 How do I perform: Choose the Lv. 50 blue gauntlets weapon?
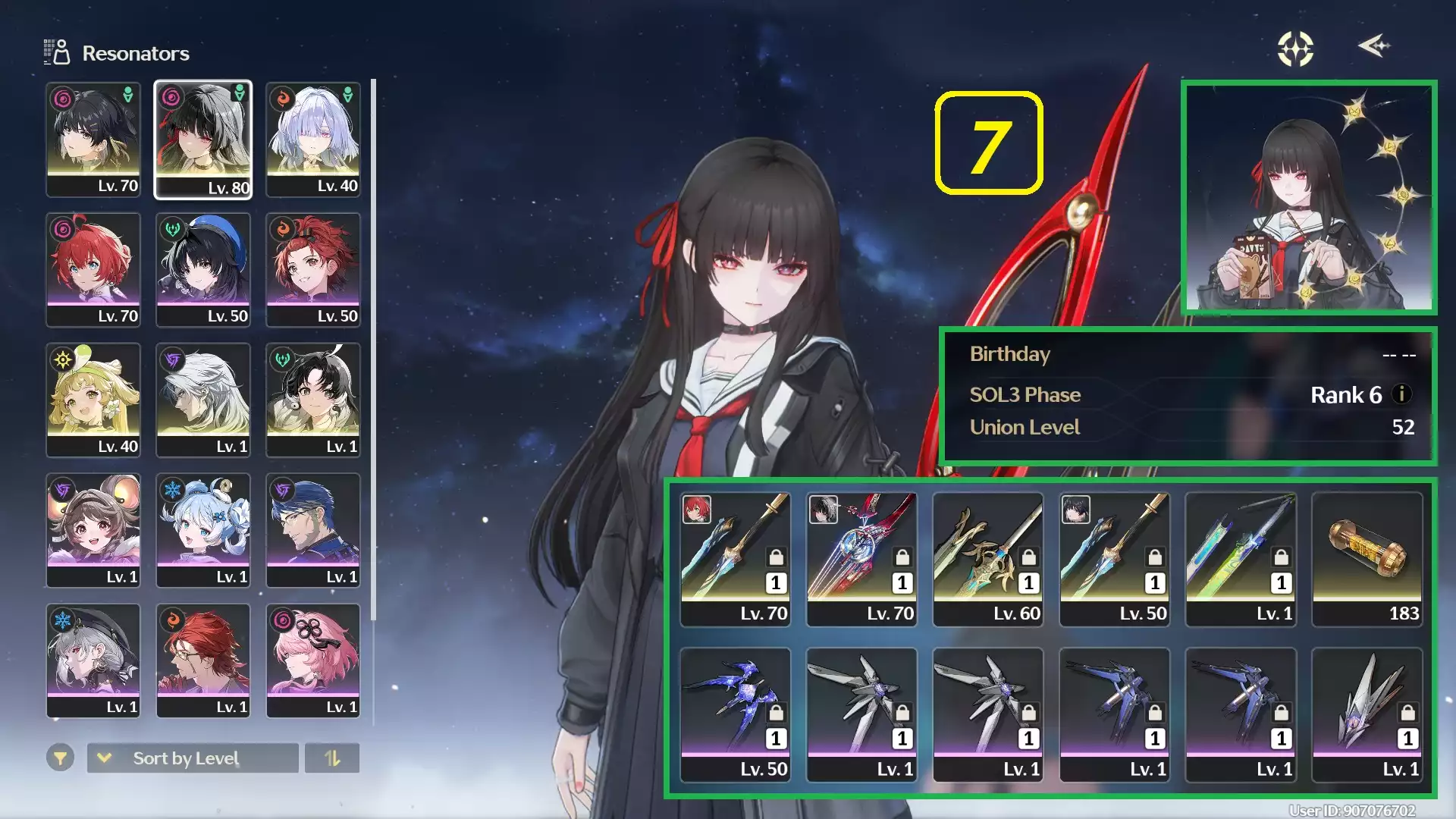point(736,714)
